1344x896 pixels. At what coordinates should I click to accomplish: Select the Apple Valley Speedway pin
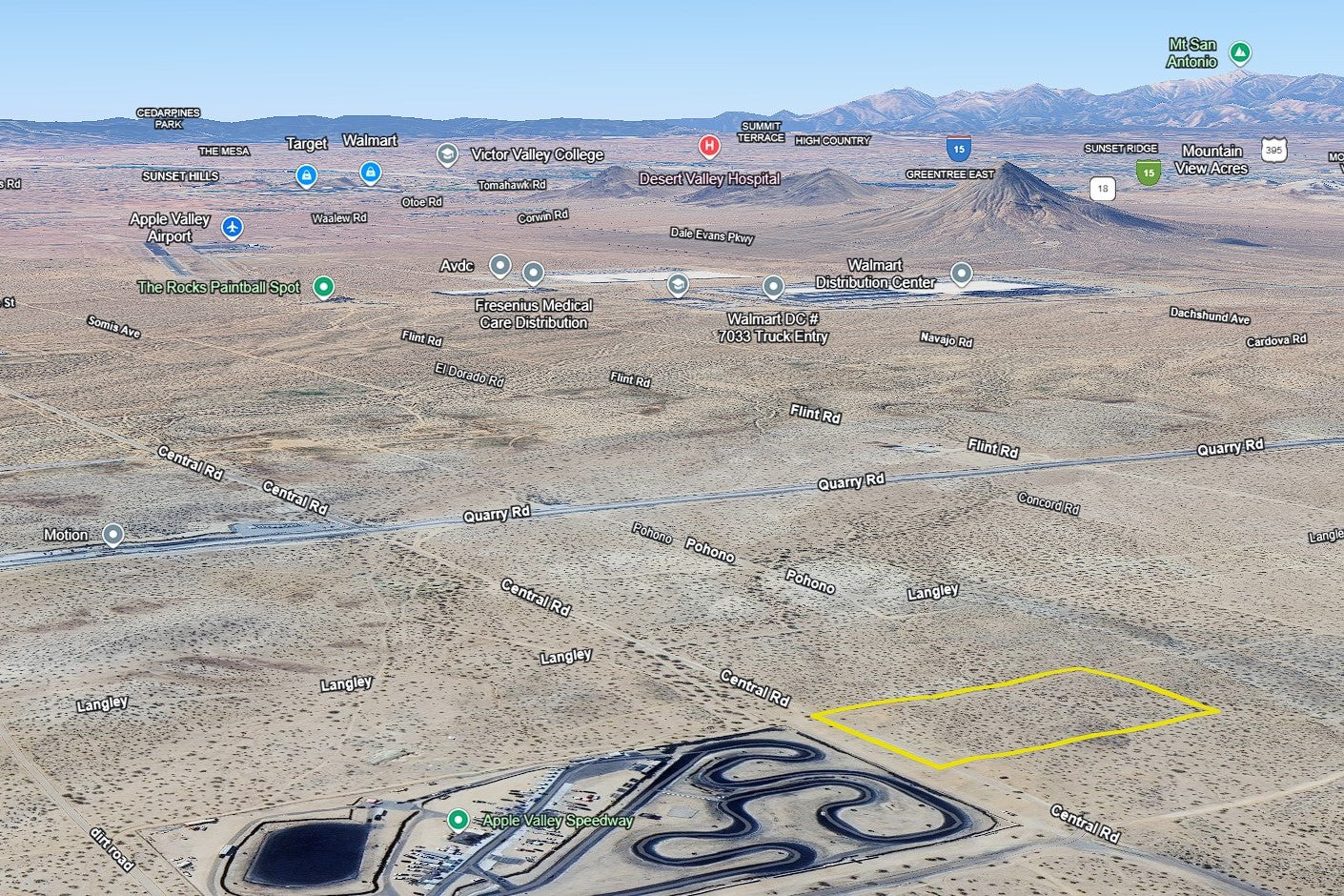coord(458,820)
